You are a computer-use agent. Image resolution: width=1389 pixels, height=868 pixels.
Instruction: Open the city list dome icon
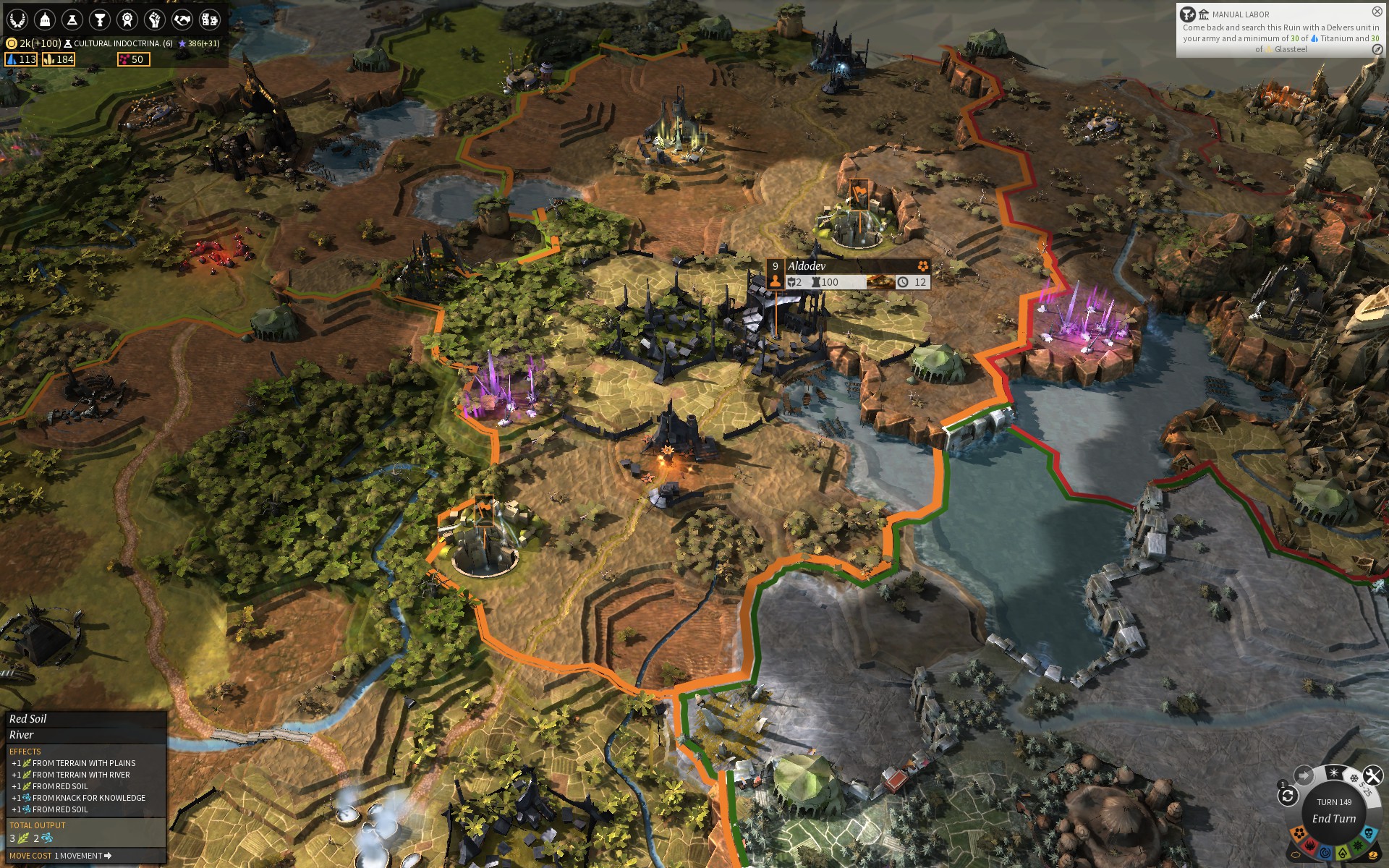45,20
